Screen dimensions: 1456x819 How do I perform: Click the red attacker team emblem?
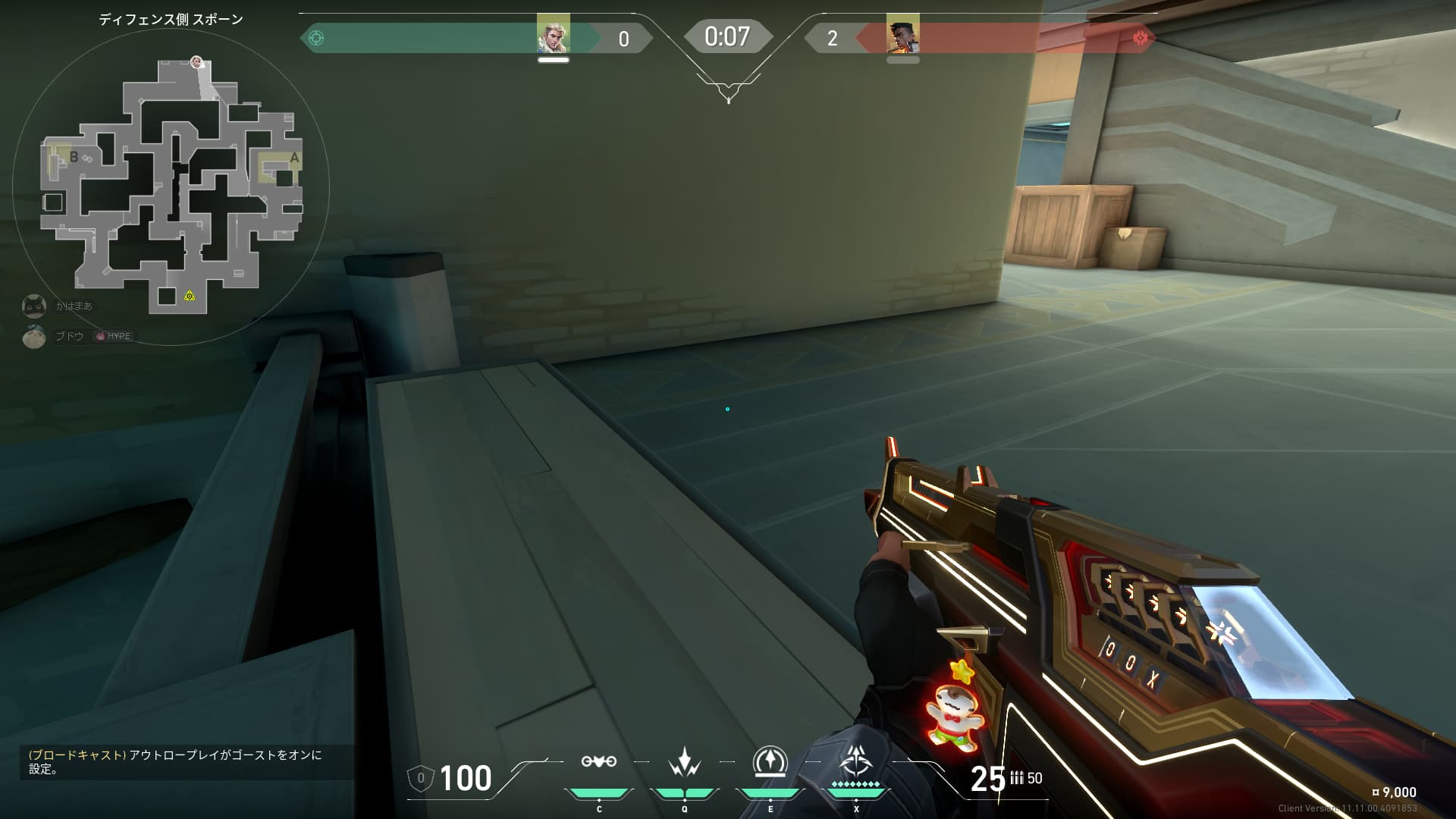tap(1140, 38)
